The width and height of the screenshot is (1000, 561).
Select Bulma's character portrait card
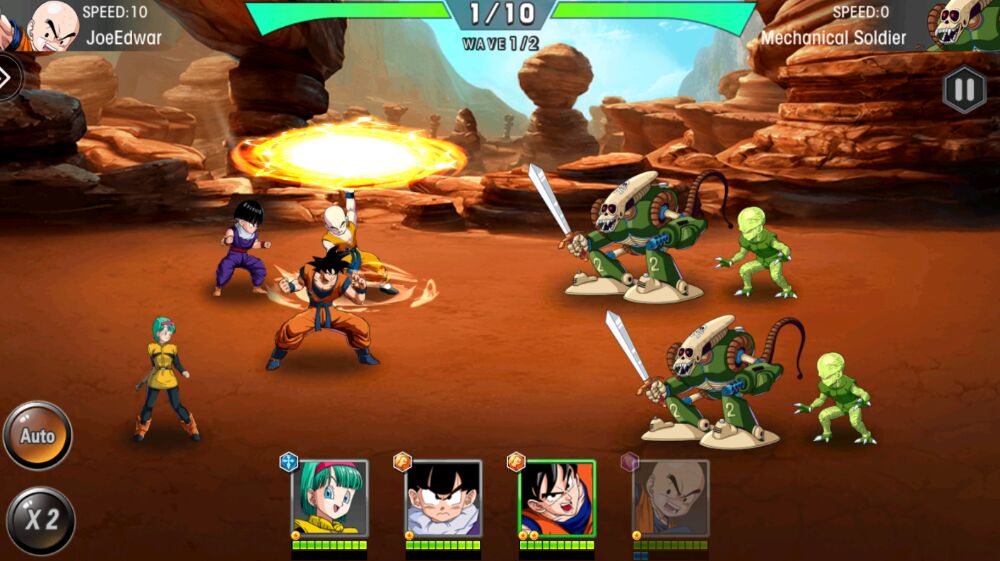330,498
